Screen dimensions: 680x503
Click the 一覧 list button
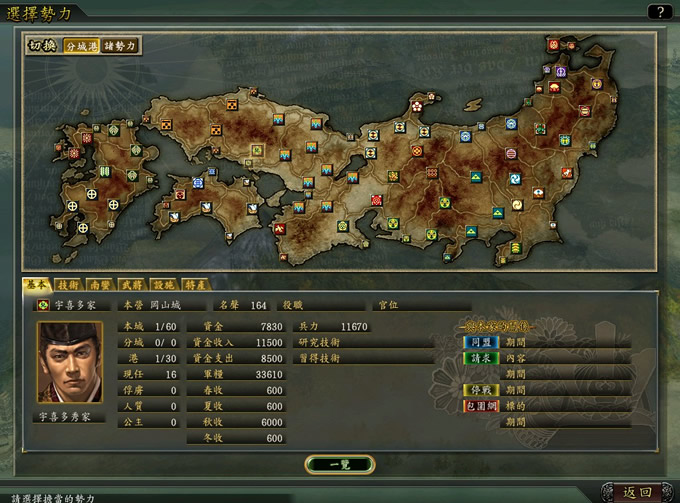point(339,464)
